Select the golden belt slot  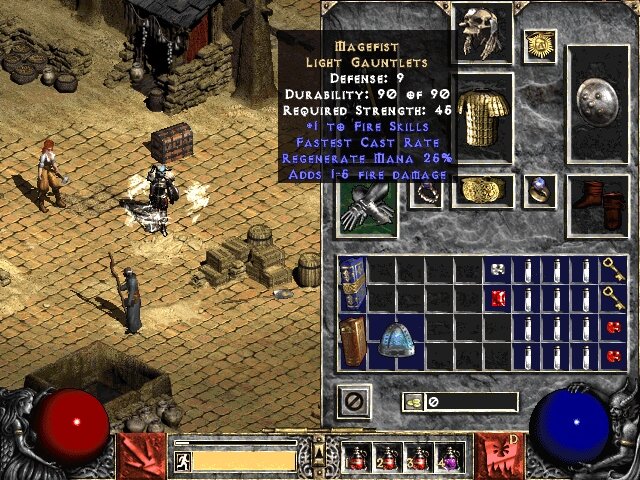click(x=483, y=190)
